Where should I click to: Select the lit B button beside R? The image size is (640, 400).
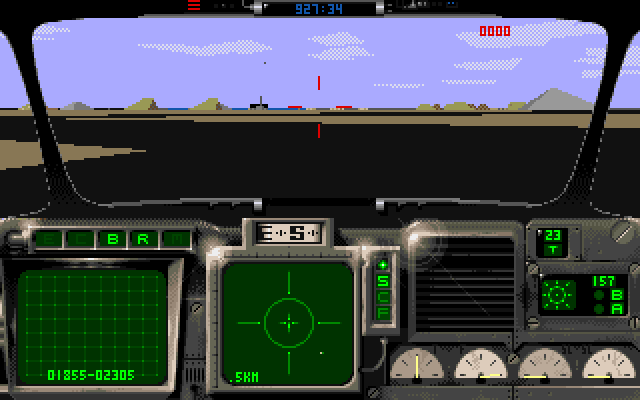tap(113, 240)
